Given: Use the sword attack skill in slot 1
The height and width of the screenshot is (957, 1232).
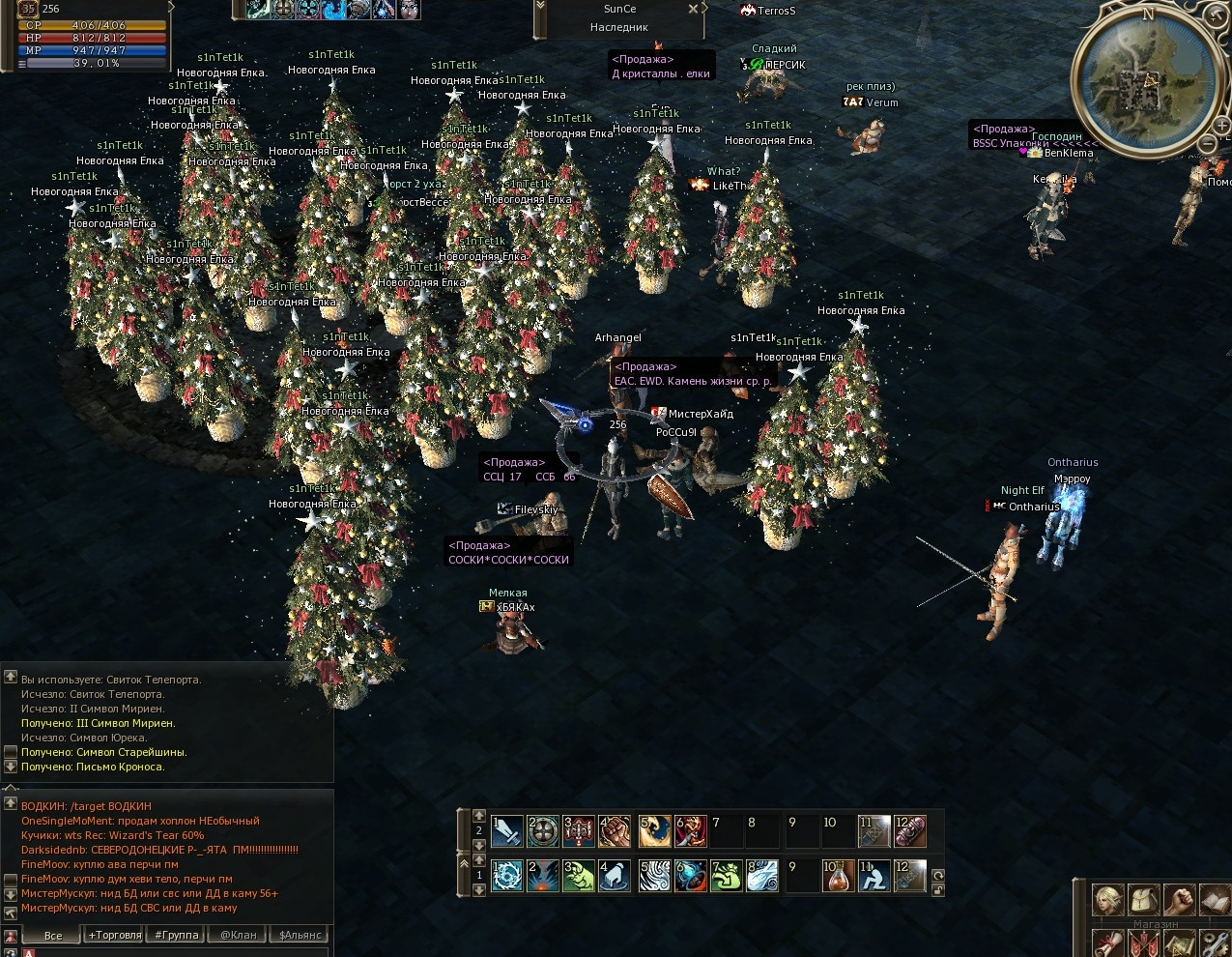Looking at the screenshot, I should (x=507, y=830).
